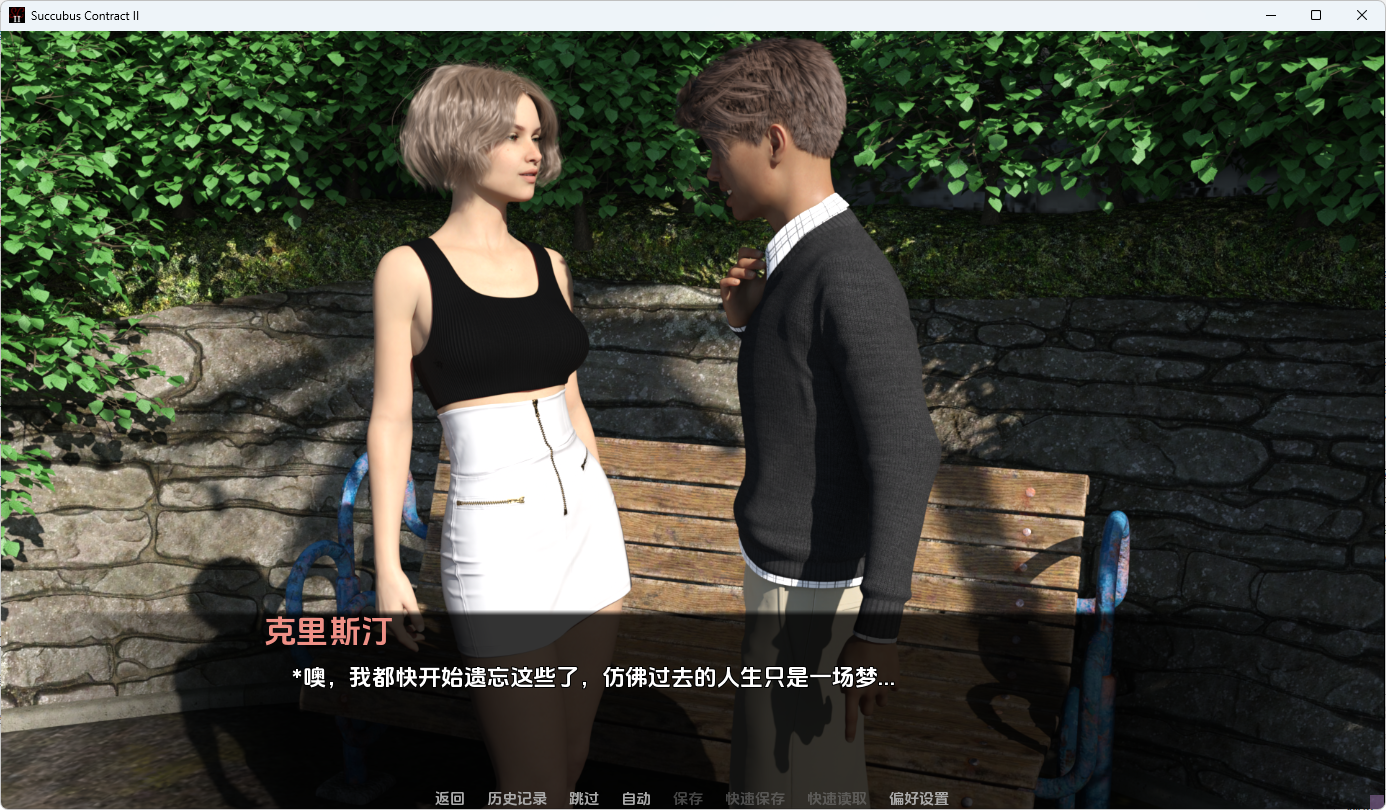Minimize the game window
This screenshot has width=1386, height=810.
[1270, 15]
